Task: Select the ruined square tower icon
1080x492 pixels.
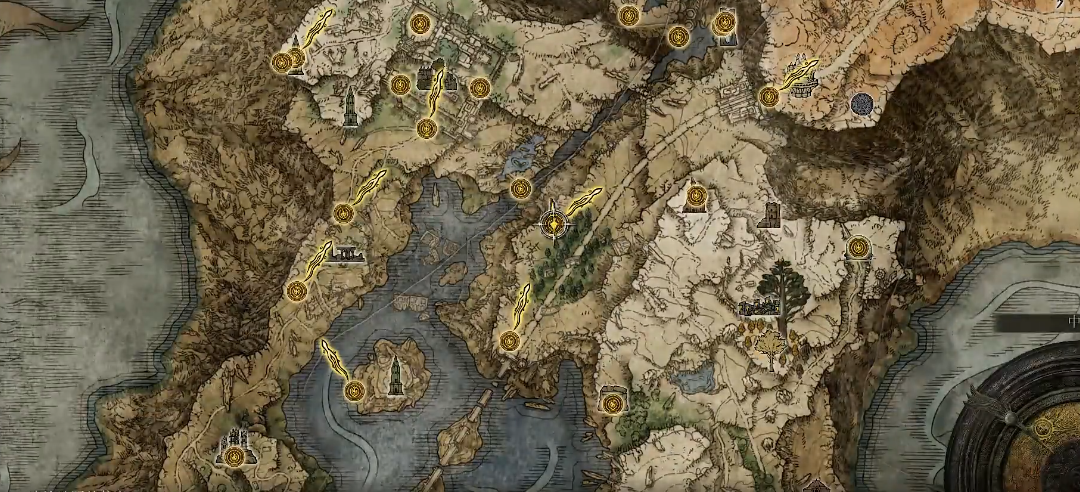Action: coord(769,215)
